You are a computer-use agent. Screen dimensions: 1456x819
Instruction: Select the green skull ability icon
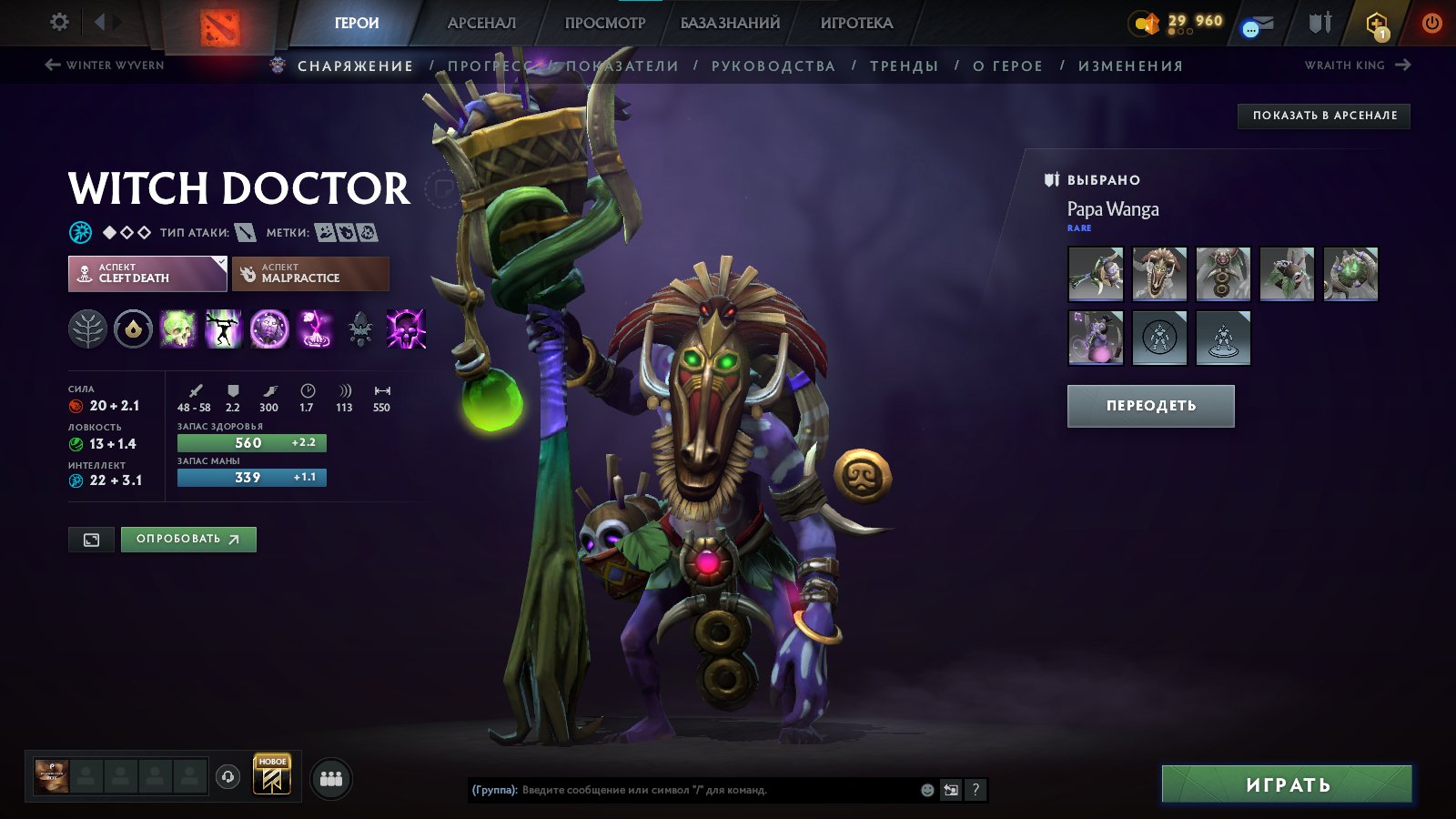pos(178,329)
